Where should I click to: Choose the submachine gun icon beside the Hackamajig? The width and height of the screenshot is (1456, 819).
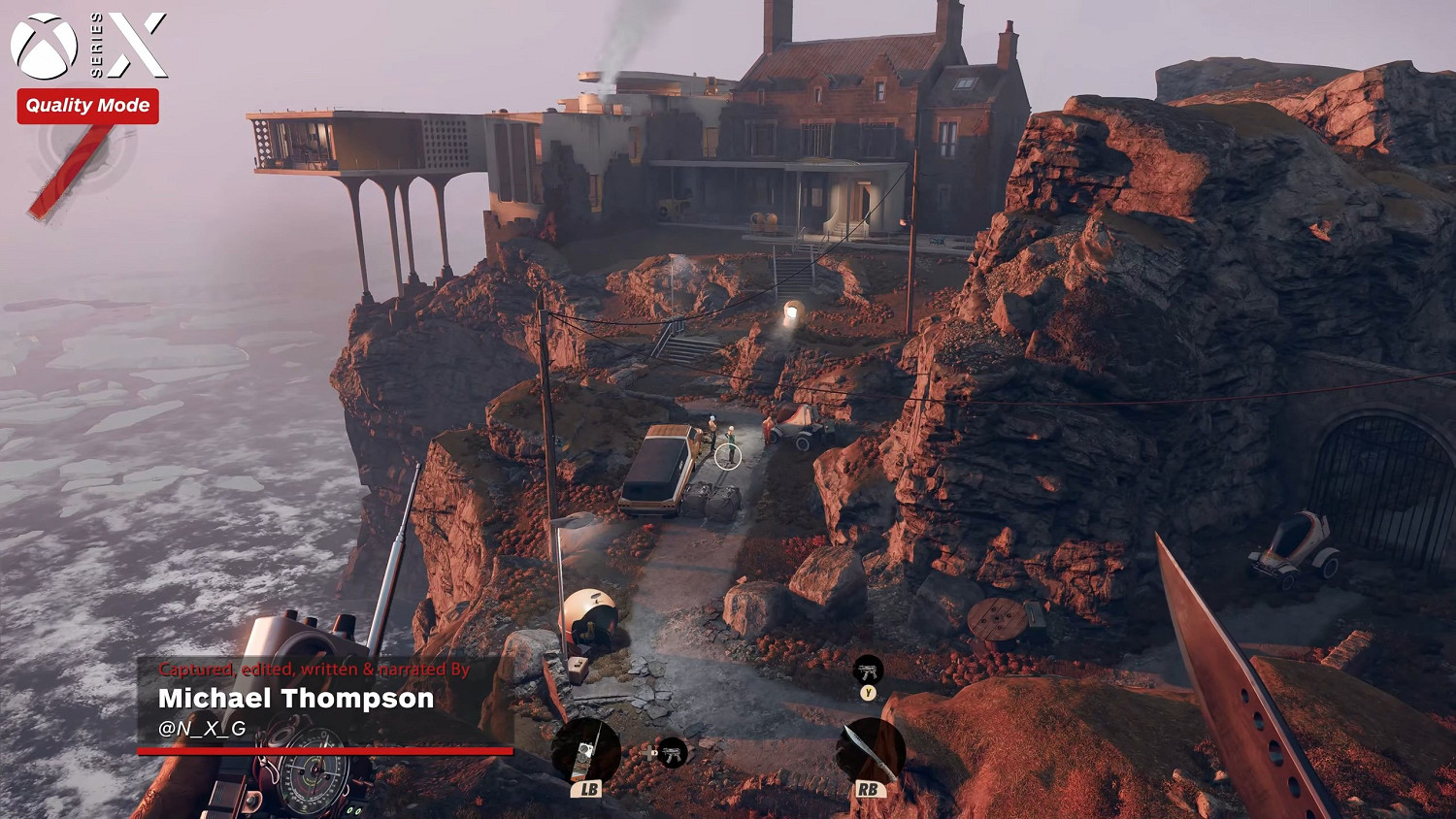672,752
